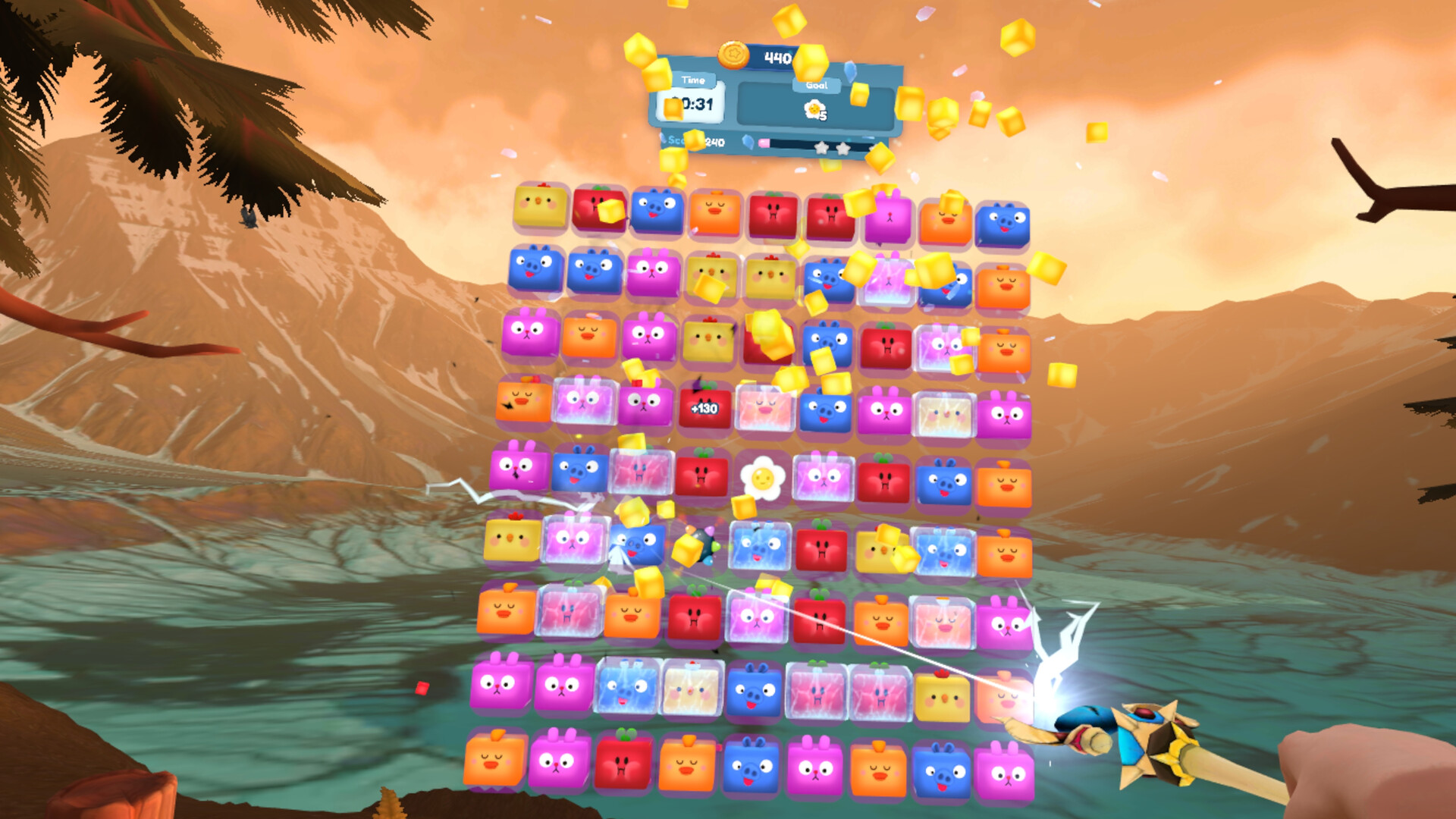The height and width of the screenshot is (819, 1456).
Task: Click the goal counter showing 5 remaining
Action: pos(824,115)
